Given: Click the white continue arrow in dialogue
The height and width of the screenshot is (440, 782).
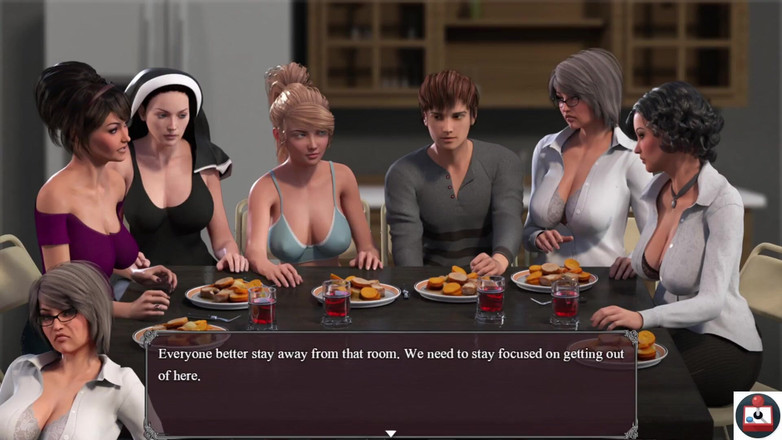Looking at the screenshot, I should pos(391,433).
